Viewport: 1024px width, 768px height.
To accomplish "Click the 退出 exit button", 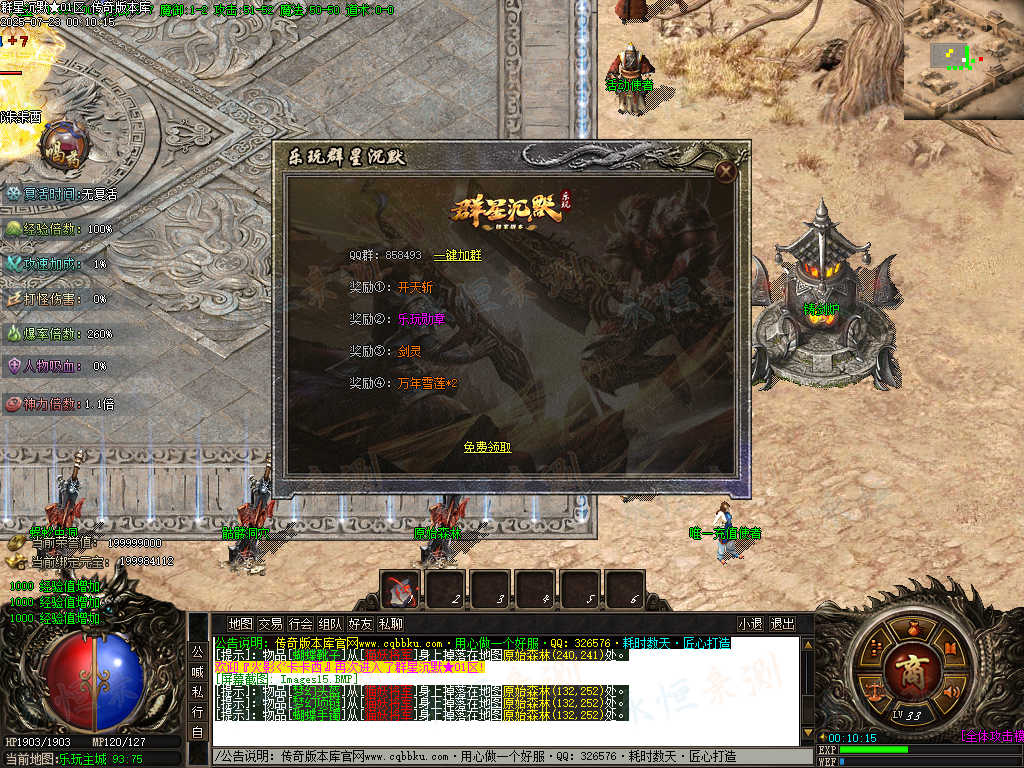I will tap(782, 624).
